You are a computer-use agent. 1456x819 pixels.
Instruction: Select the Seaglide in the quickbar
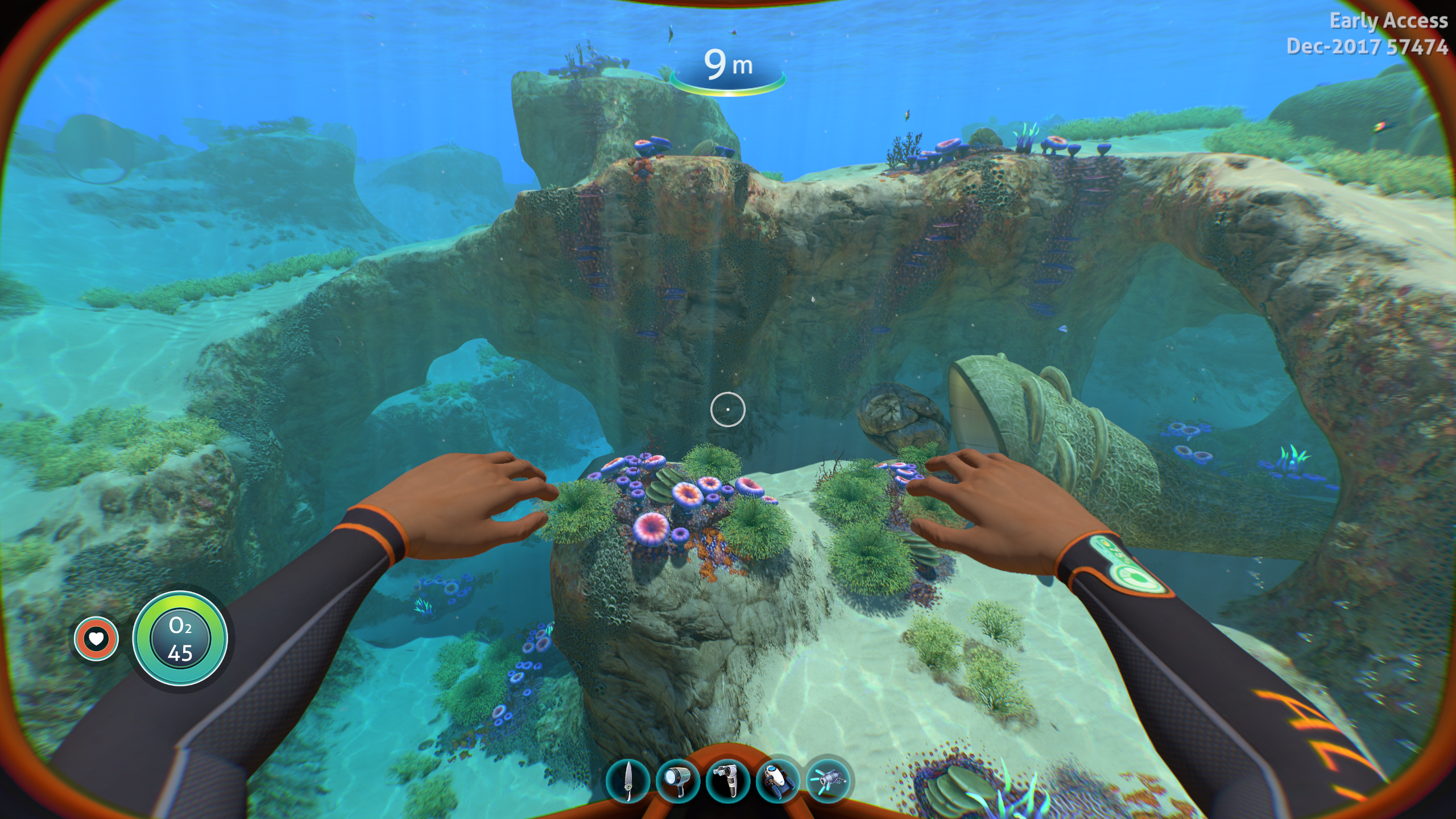coord(778,781)
